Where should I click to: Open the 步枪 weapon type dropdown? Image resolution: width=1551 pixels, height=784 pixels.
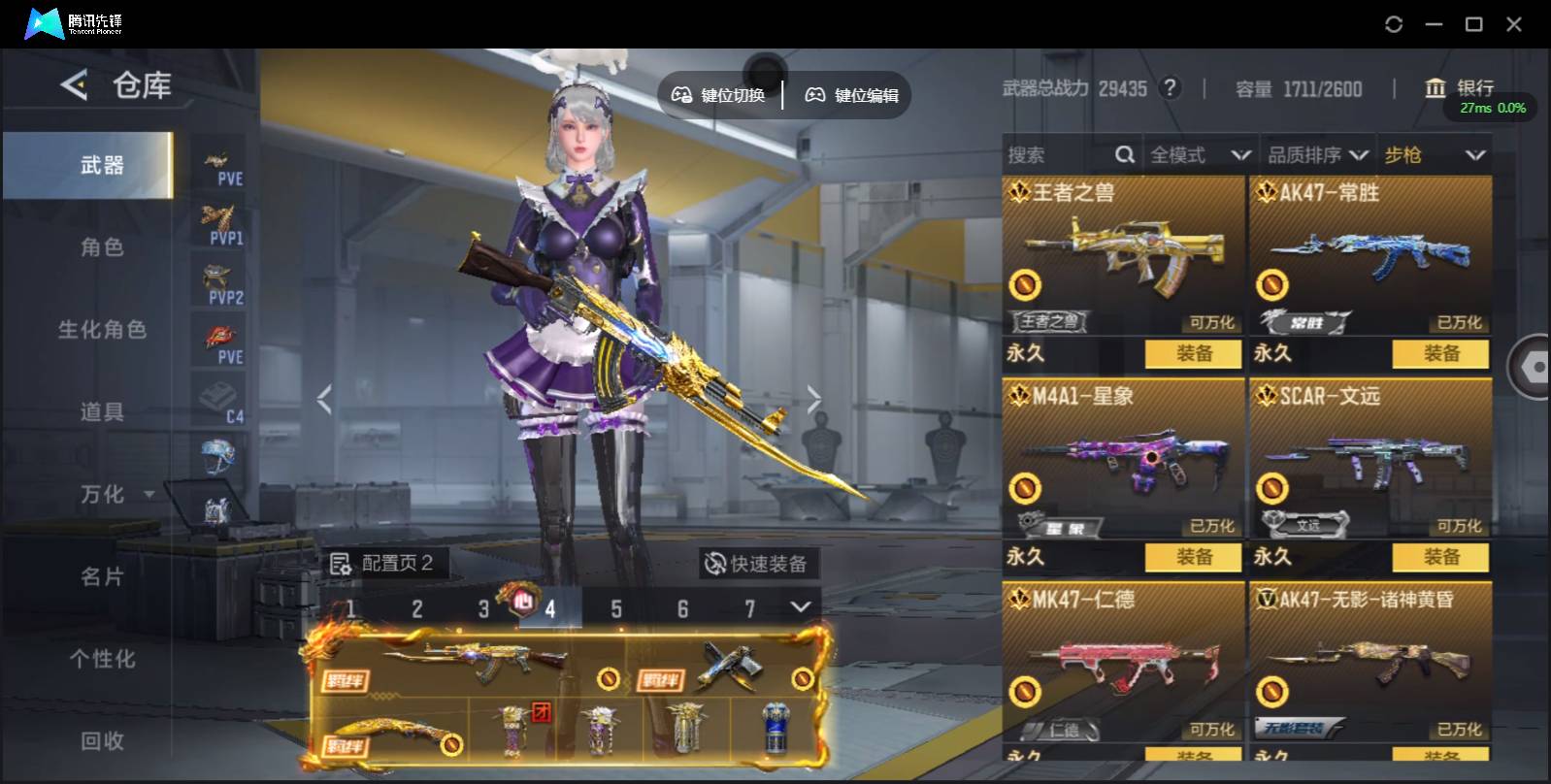point(1435,155)
